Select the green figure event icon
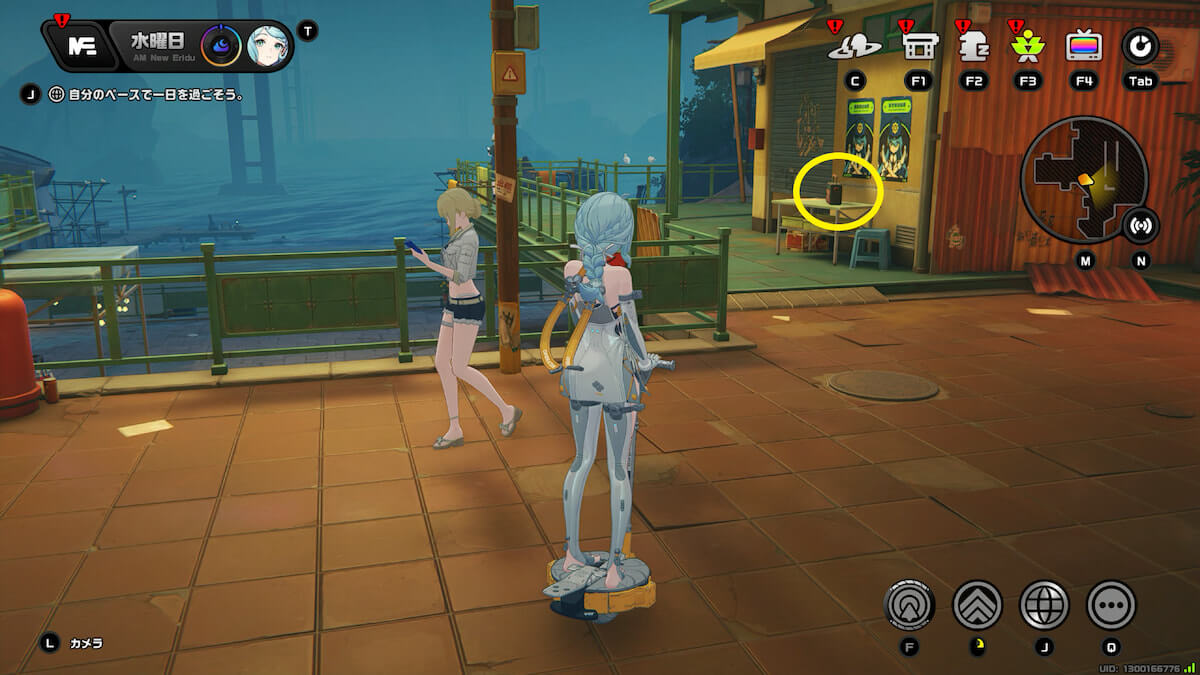The width and height of the screenshot is (1200, 675). click(x=1027, y=46)
